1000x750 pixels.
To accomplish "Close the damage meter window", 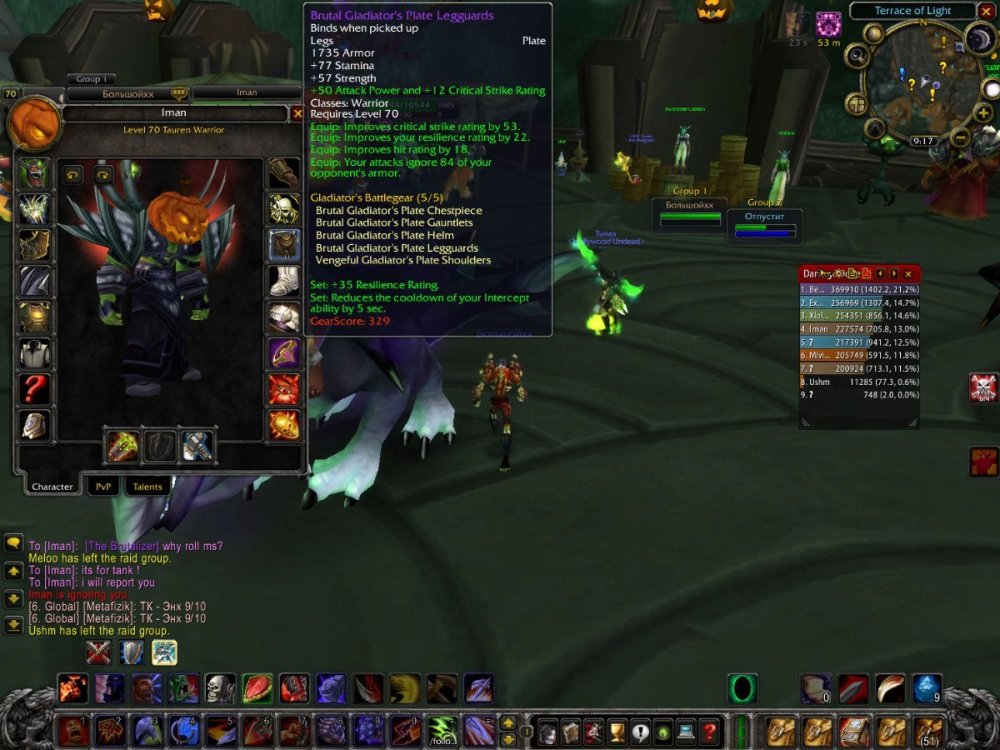I will tap(908, 273).
